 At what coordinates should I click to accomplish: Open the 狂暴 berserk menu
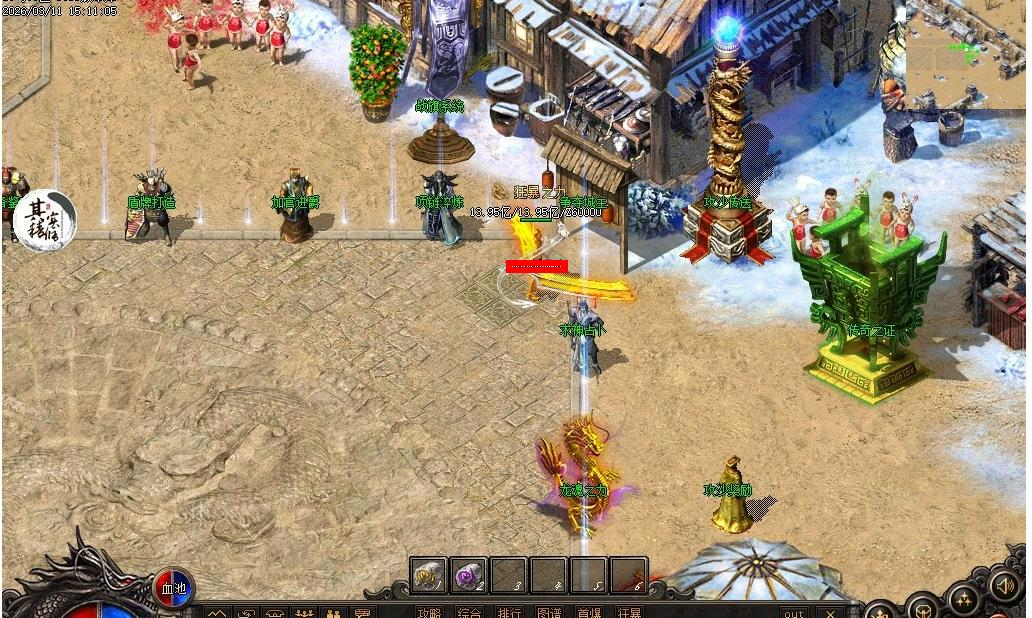629,611
